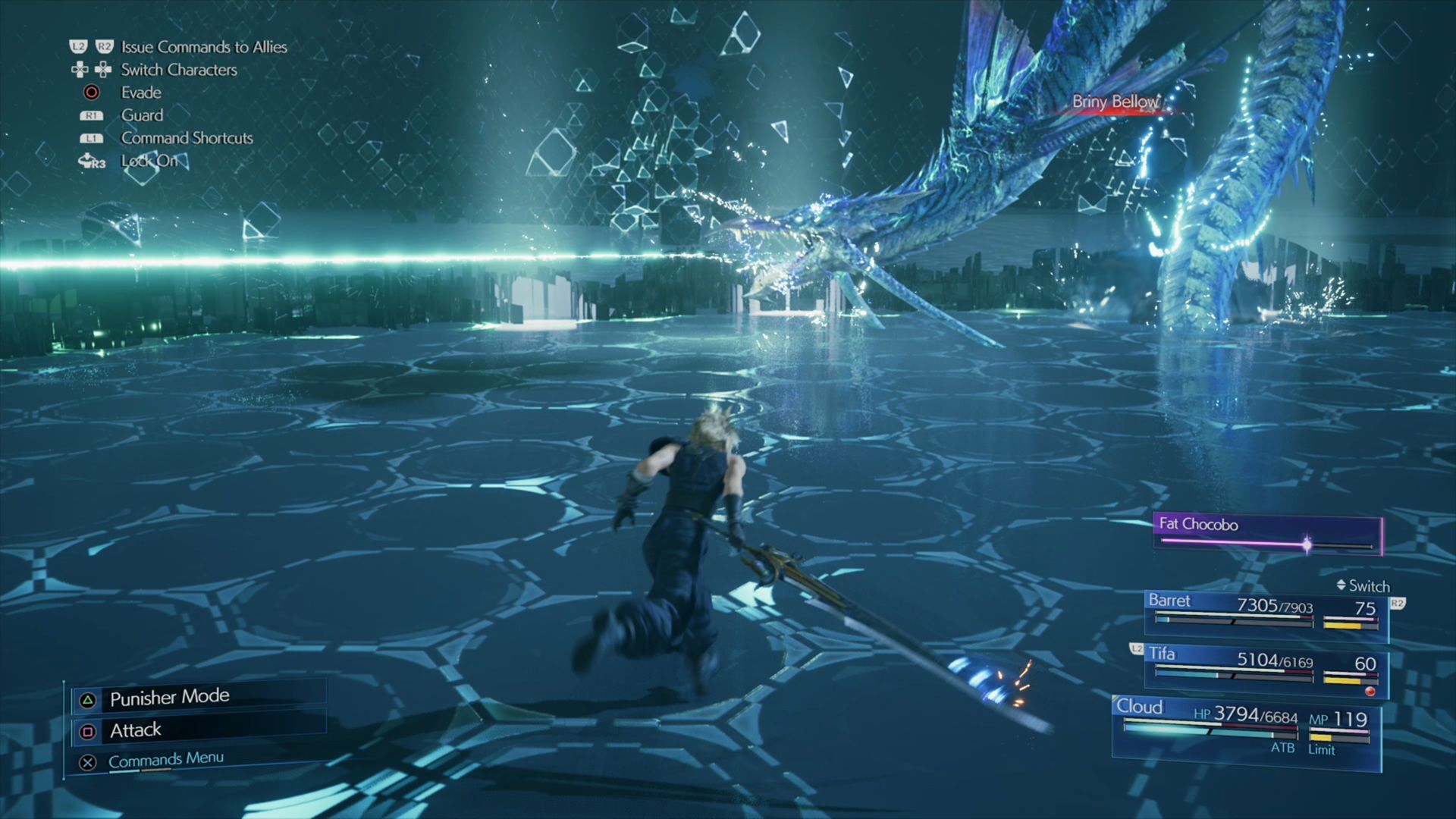This screenshot has width=1456, height=819.
Task: Click the Attack command
Action: point(136,729)
